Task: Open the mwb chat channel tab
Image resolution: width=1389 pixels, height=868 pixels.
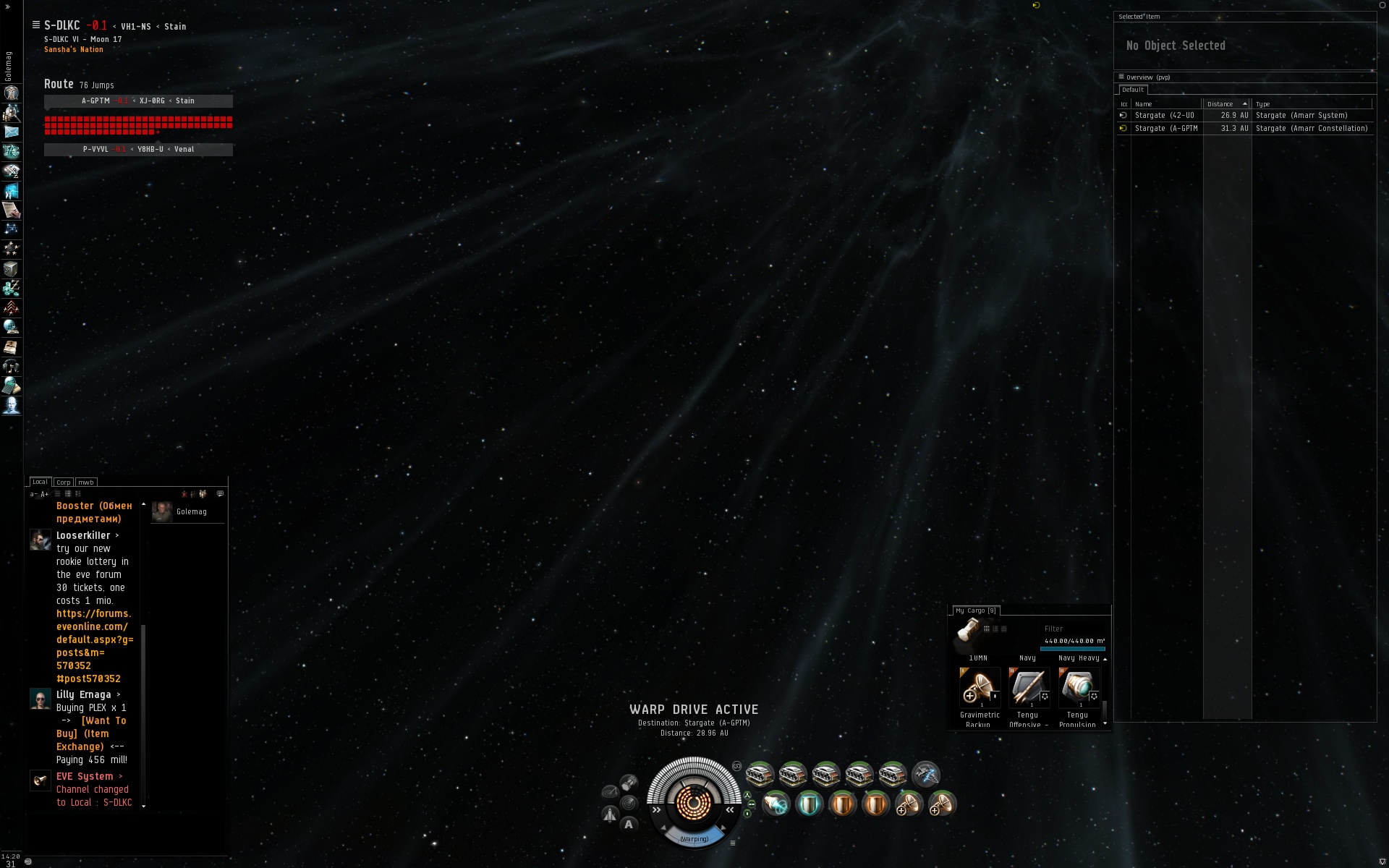Action: [x=86, y=482]
